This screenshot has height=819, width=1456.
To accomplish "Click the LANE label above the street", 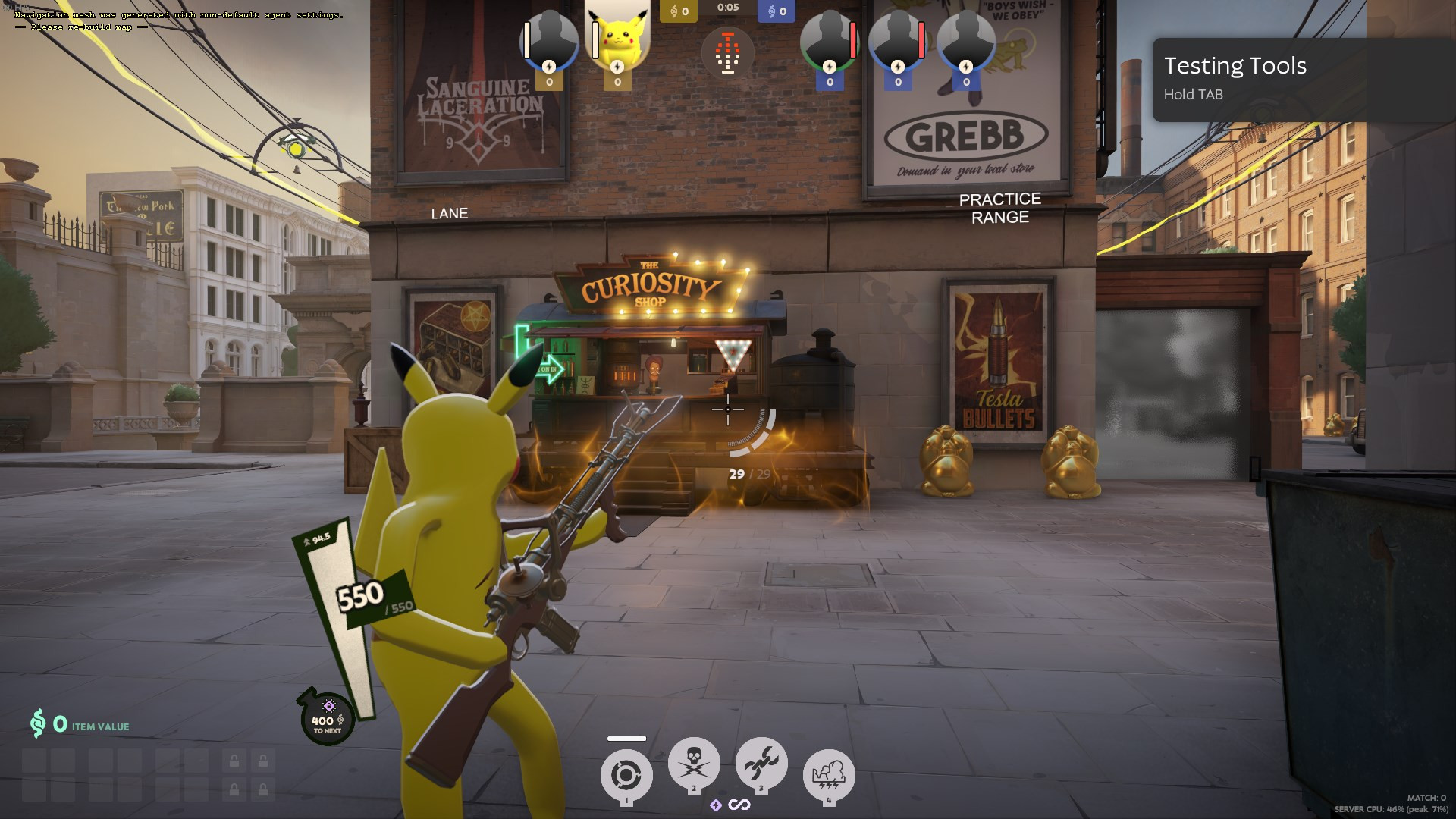I will (x=450, y=213).
